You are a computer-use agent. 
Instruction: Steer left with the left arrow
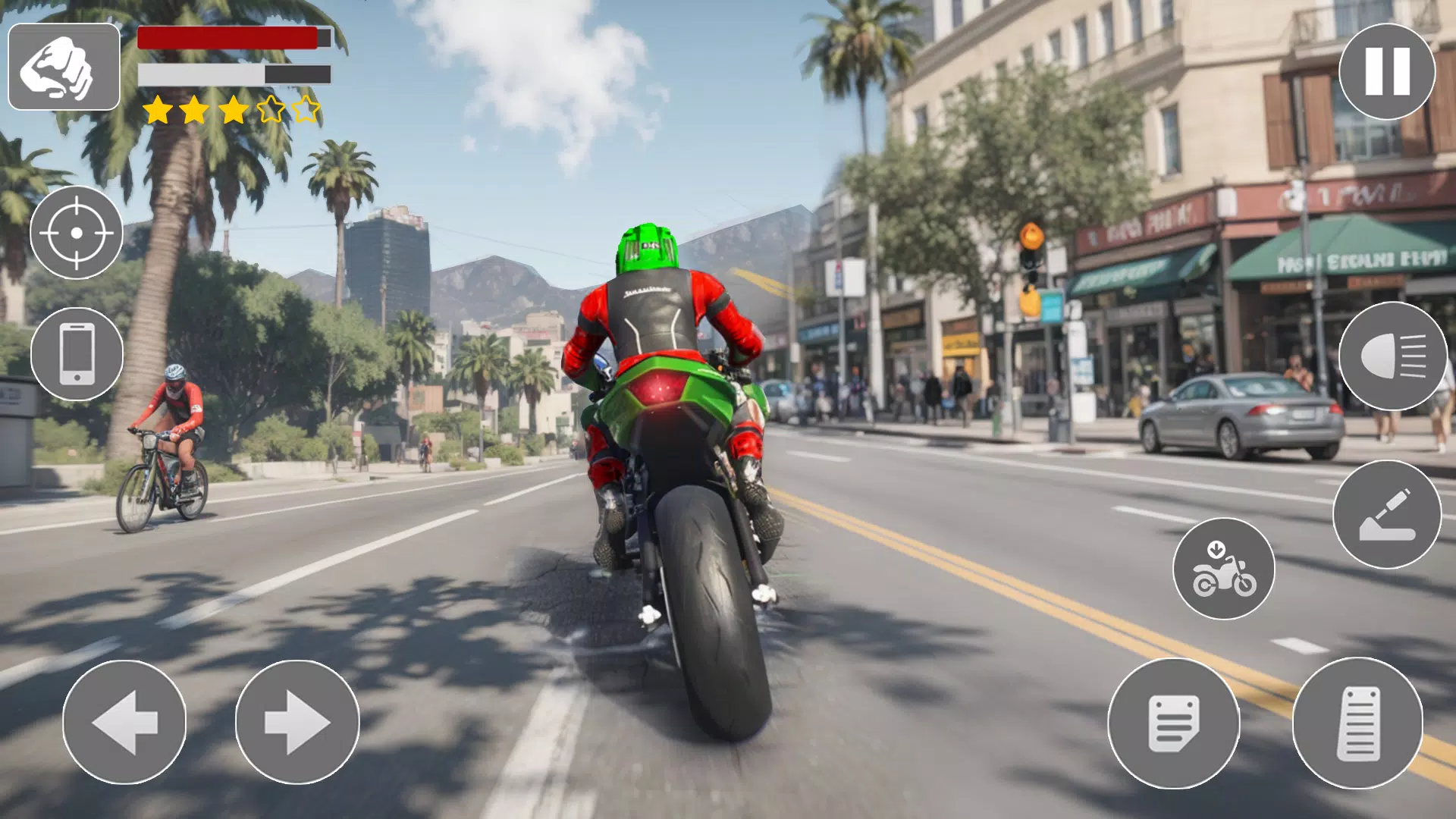point(124,722)
